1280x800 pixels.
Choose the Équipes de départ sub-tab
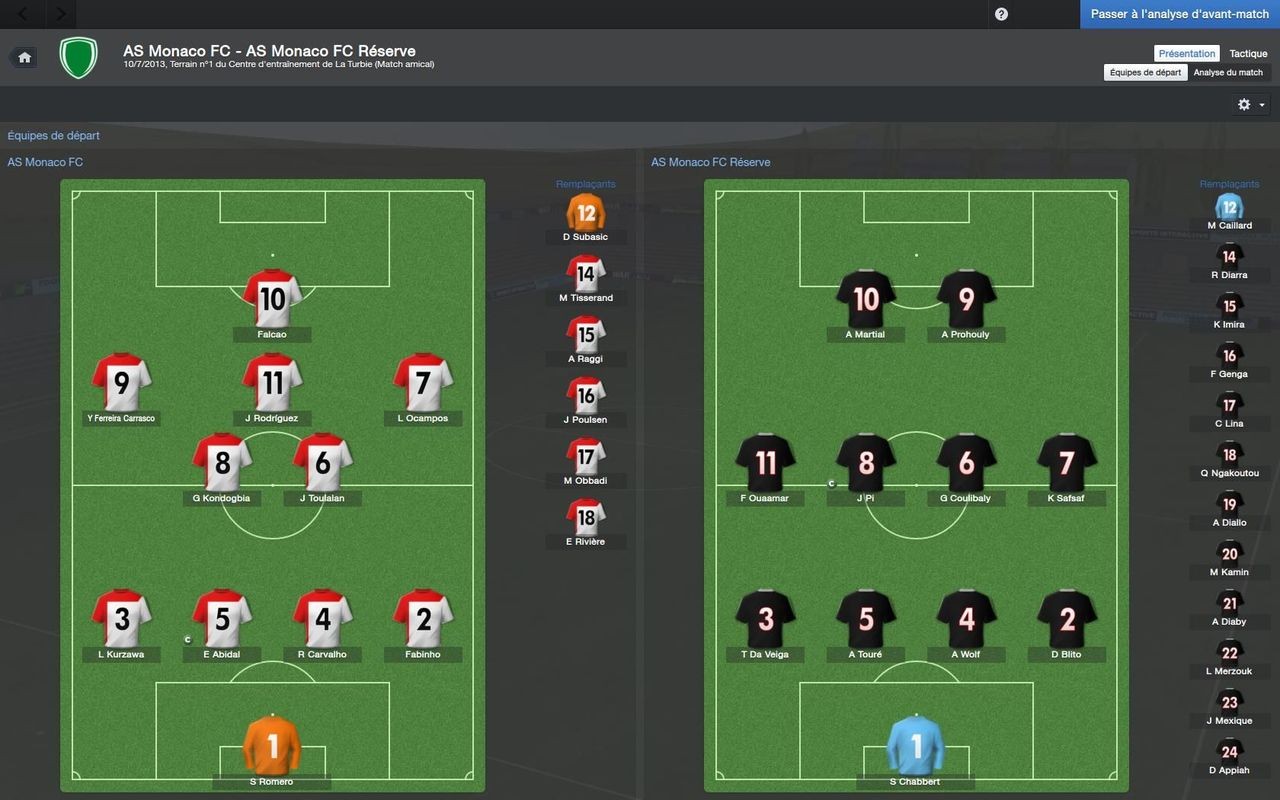tap(1145, 72)
